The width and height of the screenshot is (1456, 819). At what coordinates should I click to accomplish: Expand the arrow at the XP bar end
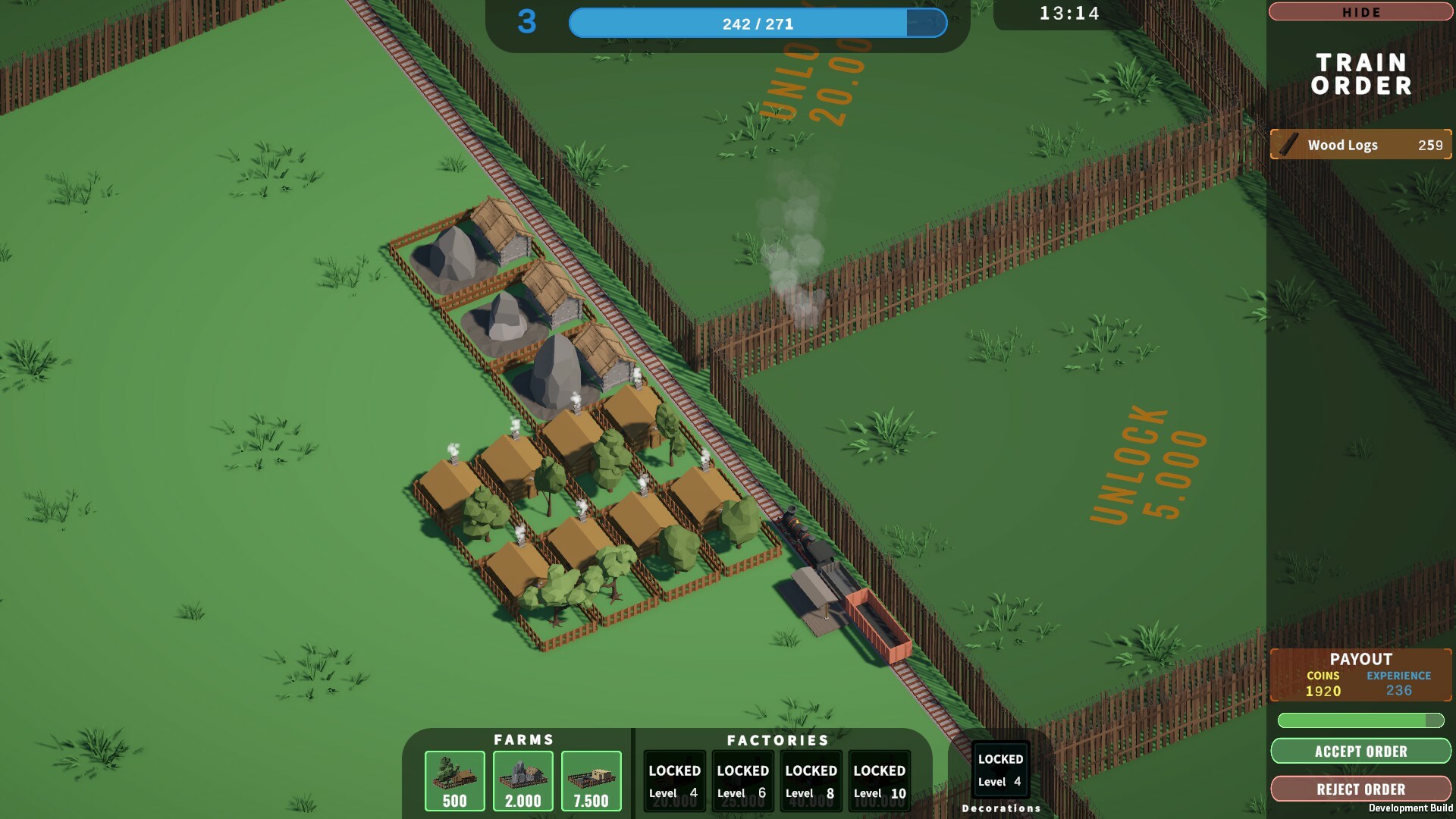click(927, 24)
